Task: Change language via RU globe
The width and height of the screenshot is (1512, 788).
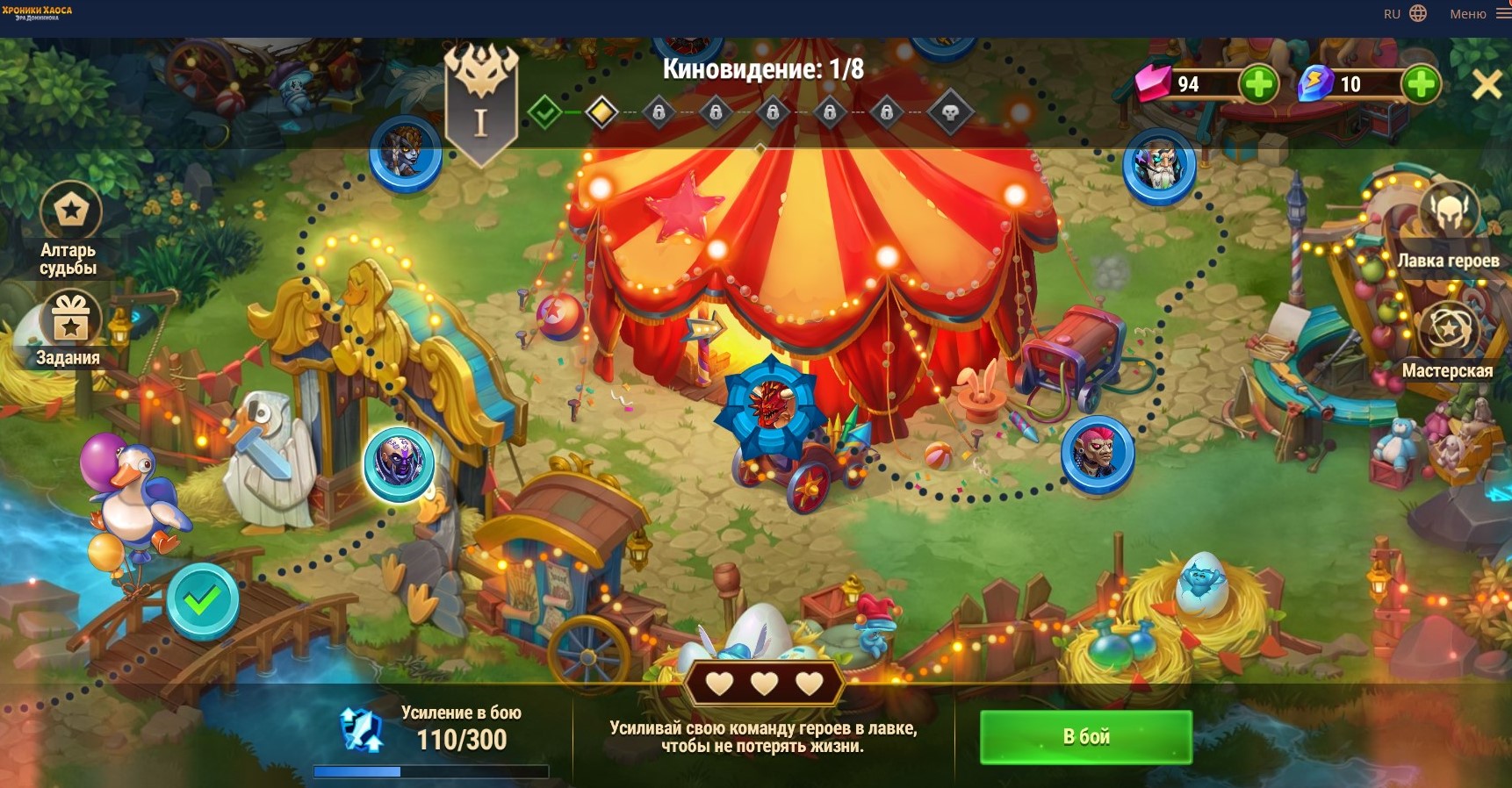Action: coord(1417,13)
